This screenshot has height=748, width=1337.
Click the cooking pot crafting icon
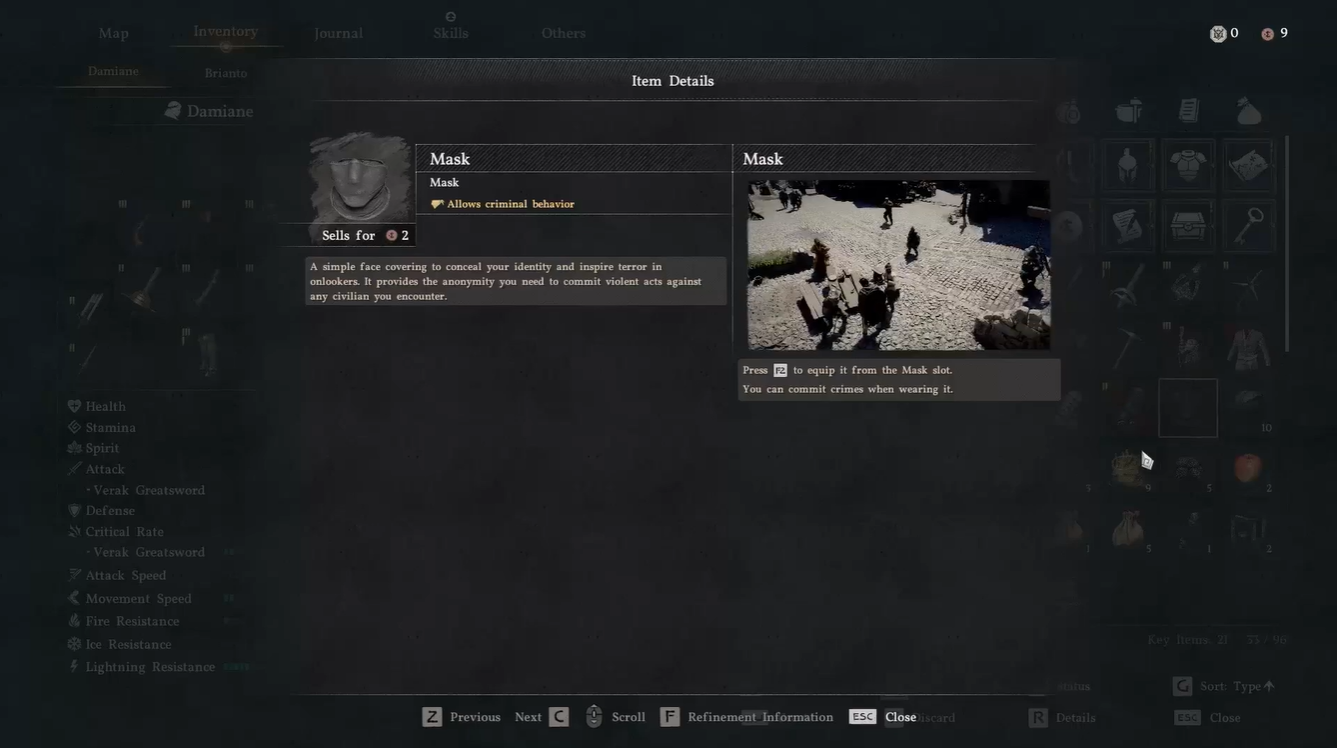(1128, 111)
